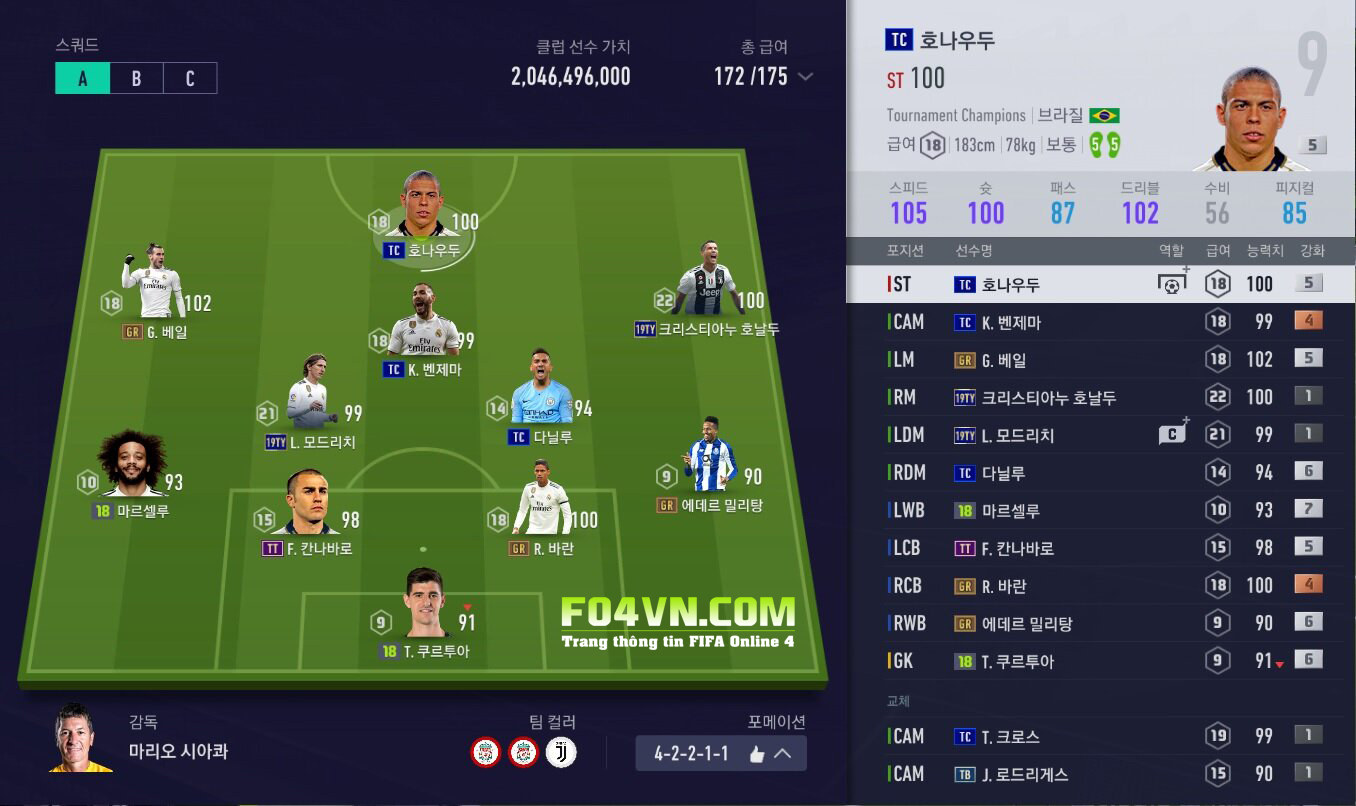Switch to squad tab B
The width and height of the screenshot is (1356, 806).
tap(136, 79)
